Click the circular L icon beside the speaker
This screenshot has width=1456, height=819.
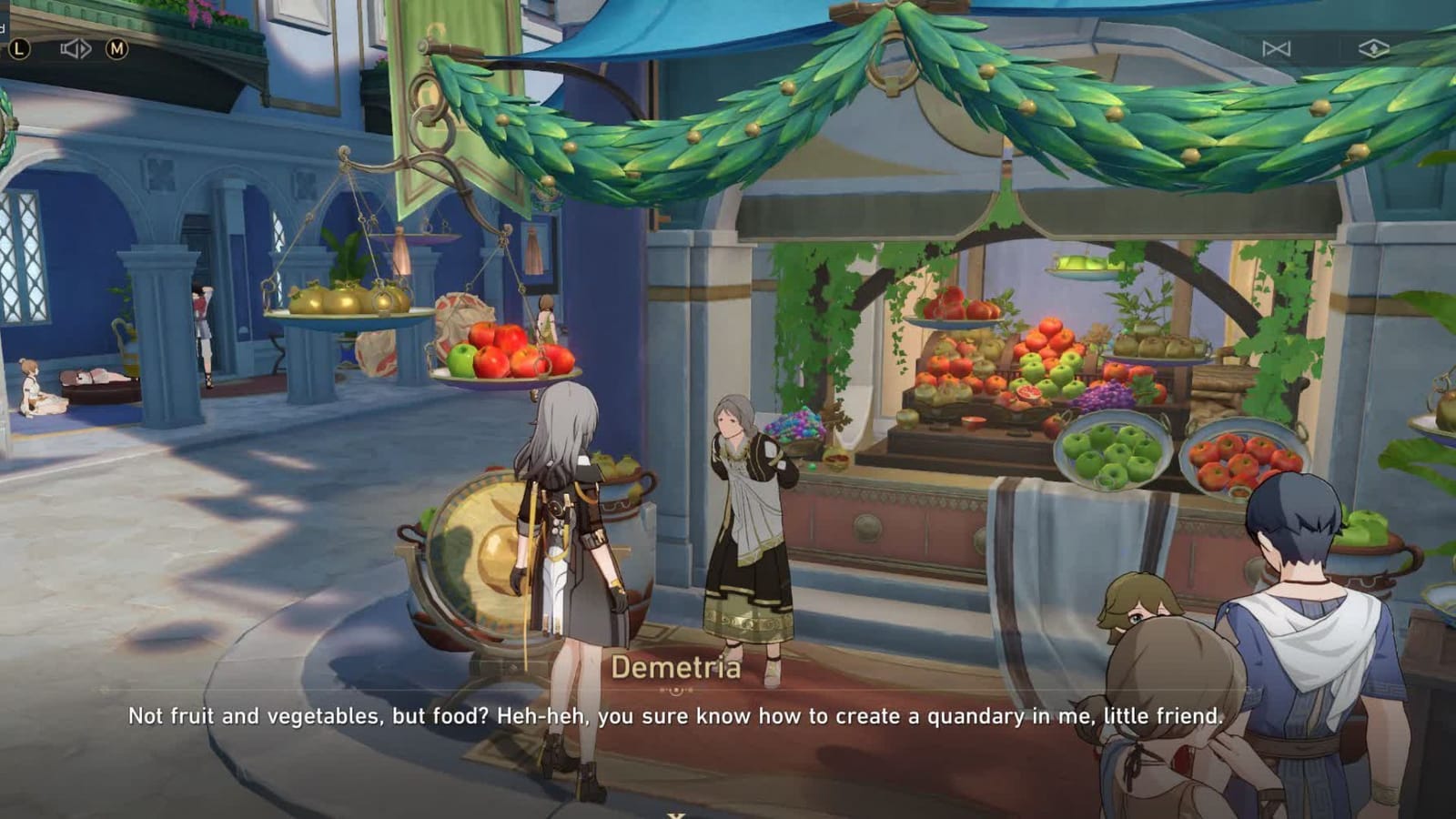[x=18, y=50]
